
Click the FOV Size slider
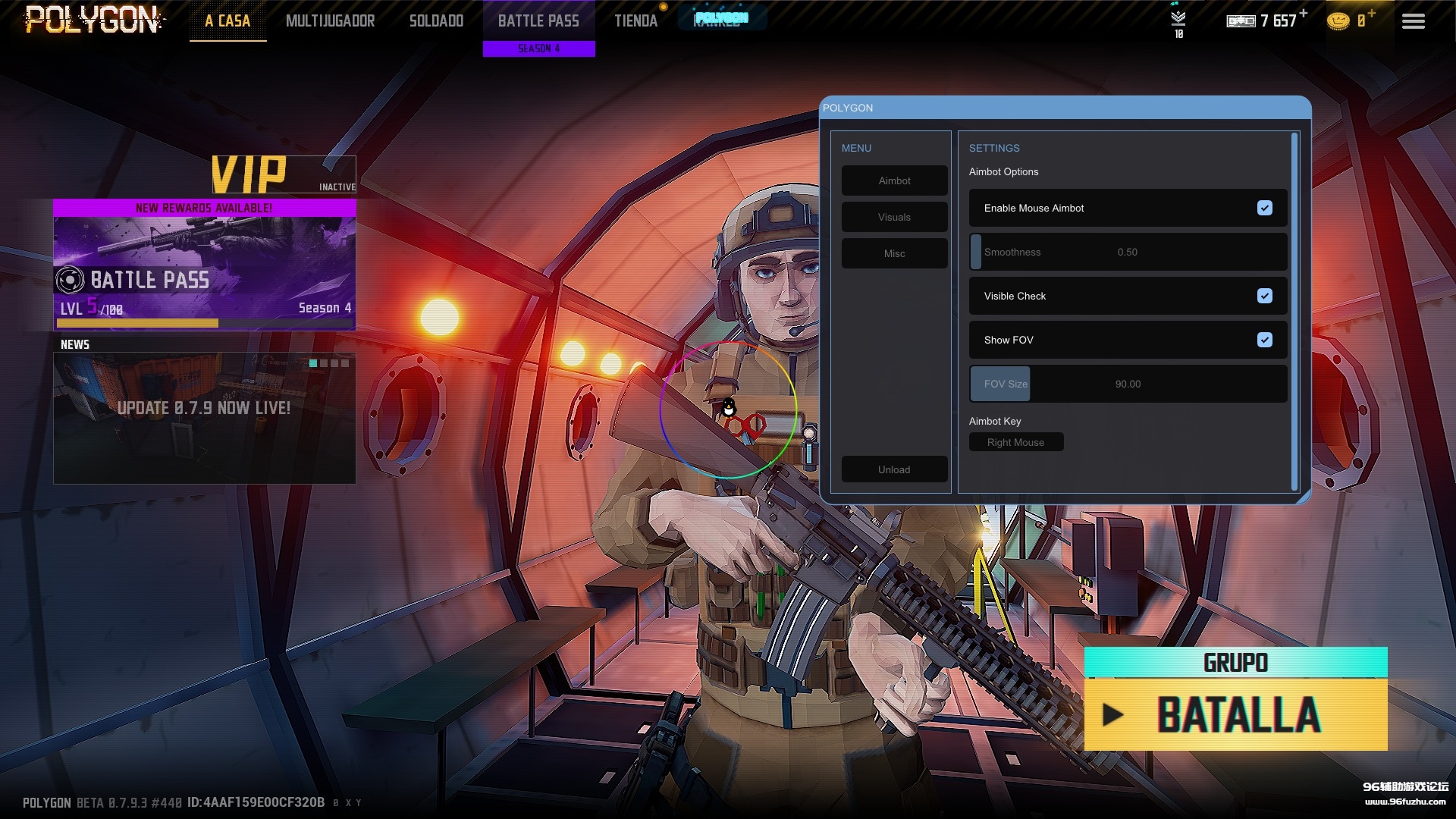coord(1128,384)
